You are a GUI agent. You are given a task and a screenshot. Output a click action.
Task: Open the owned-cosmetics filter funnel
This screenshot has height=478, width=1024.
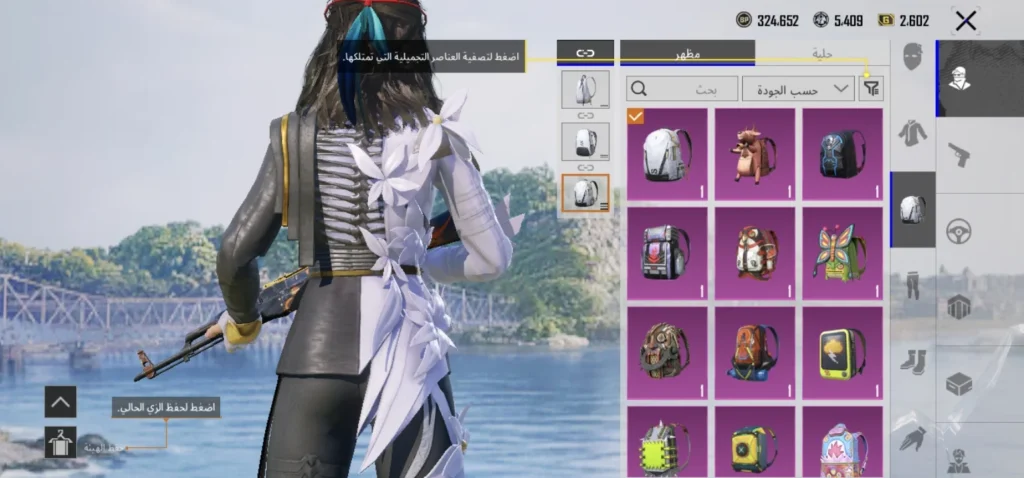[872, 88]
